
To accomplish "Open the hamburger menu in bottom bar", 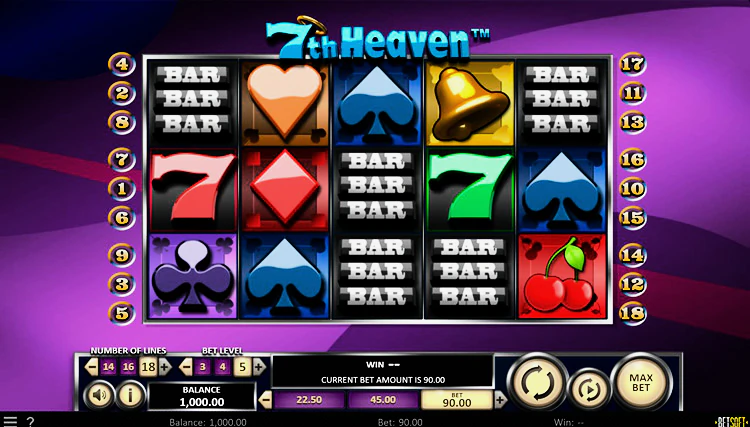I will pyautogui.click(x=9, y=421).
